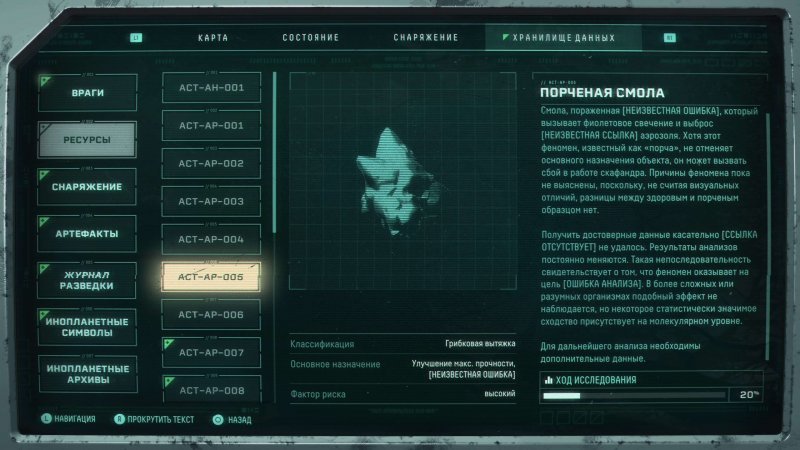800x450 pixels.
Task: Open the СОСТОЯНИЕ tab
Action: pyautogui.click(x=310, y=38)
